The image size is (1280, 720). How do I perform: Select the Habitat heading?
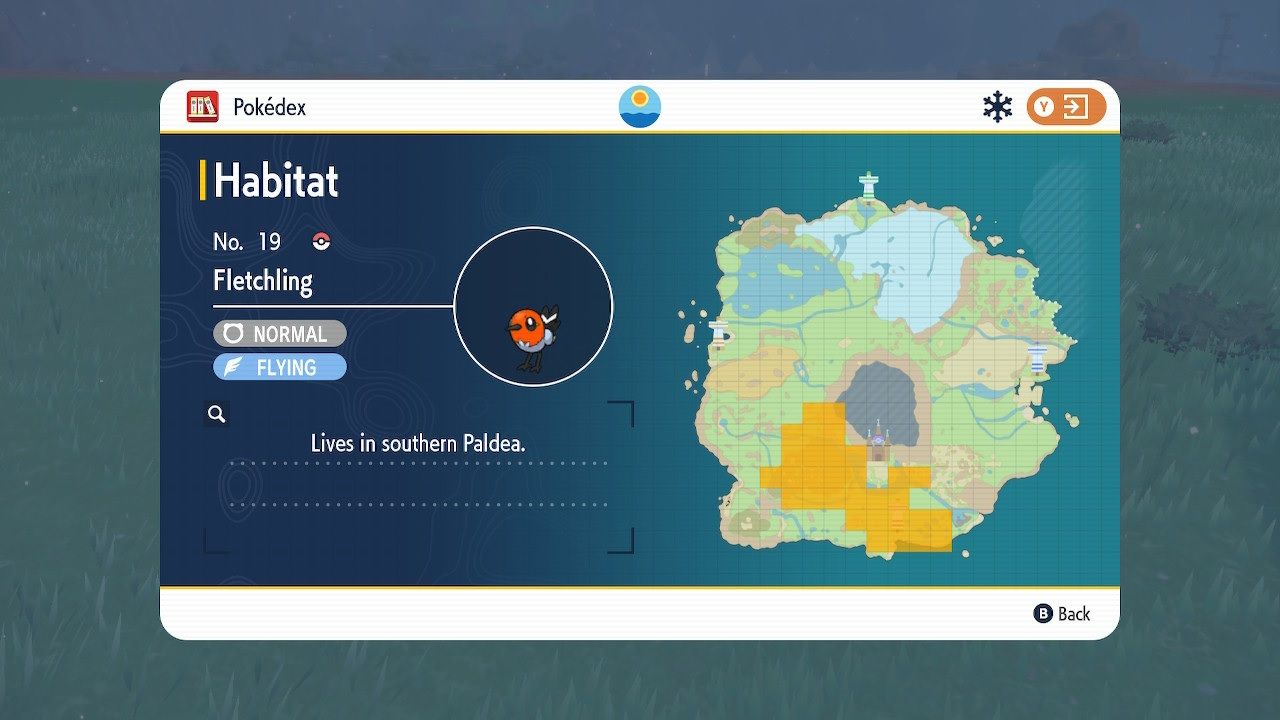click(276, 181)
